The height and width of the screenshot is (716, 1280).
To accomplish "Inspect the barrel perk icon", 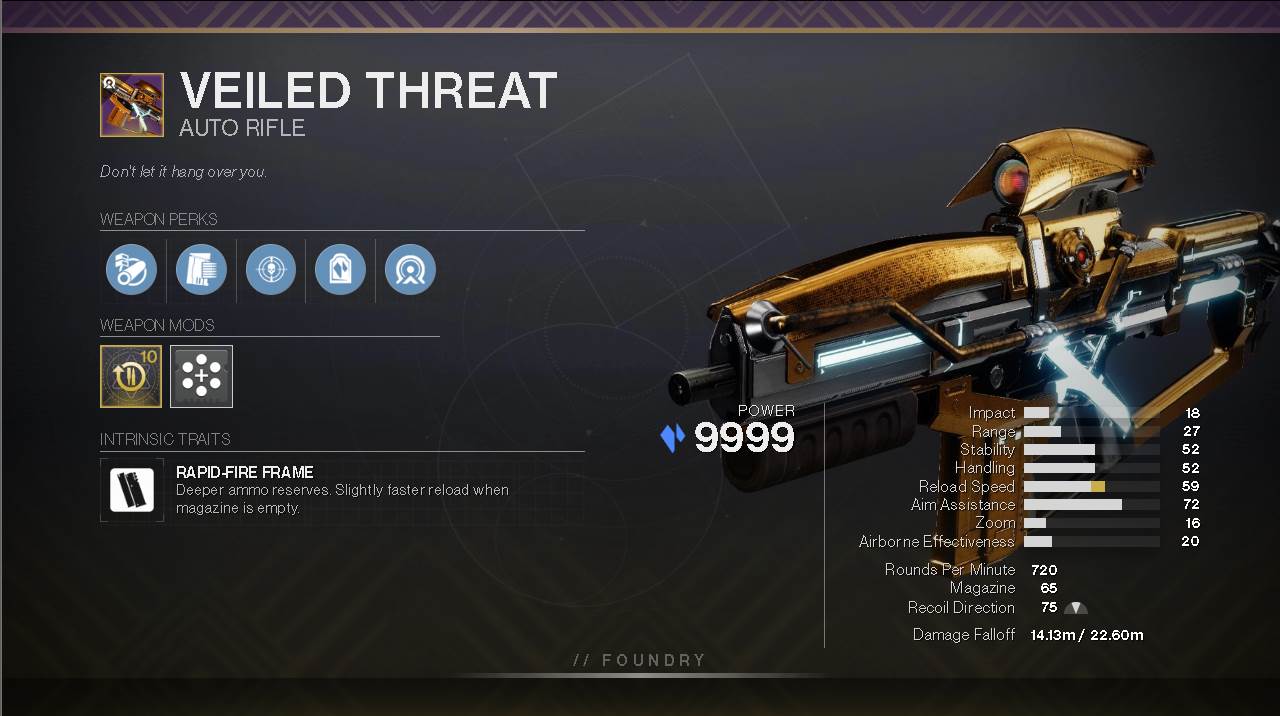I will [132, 270].
